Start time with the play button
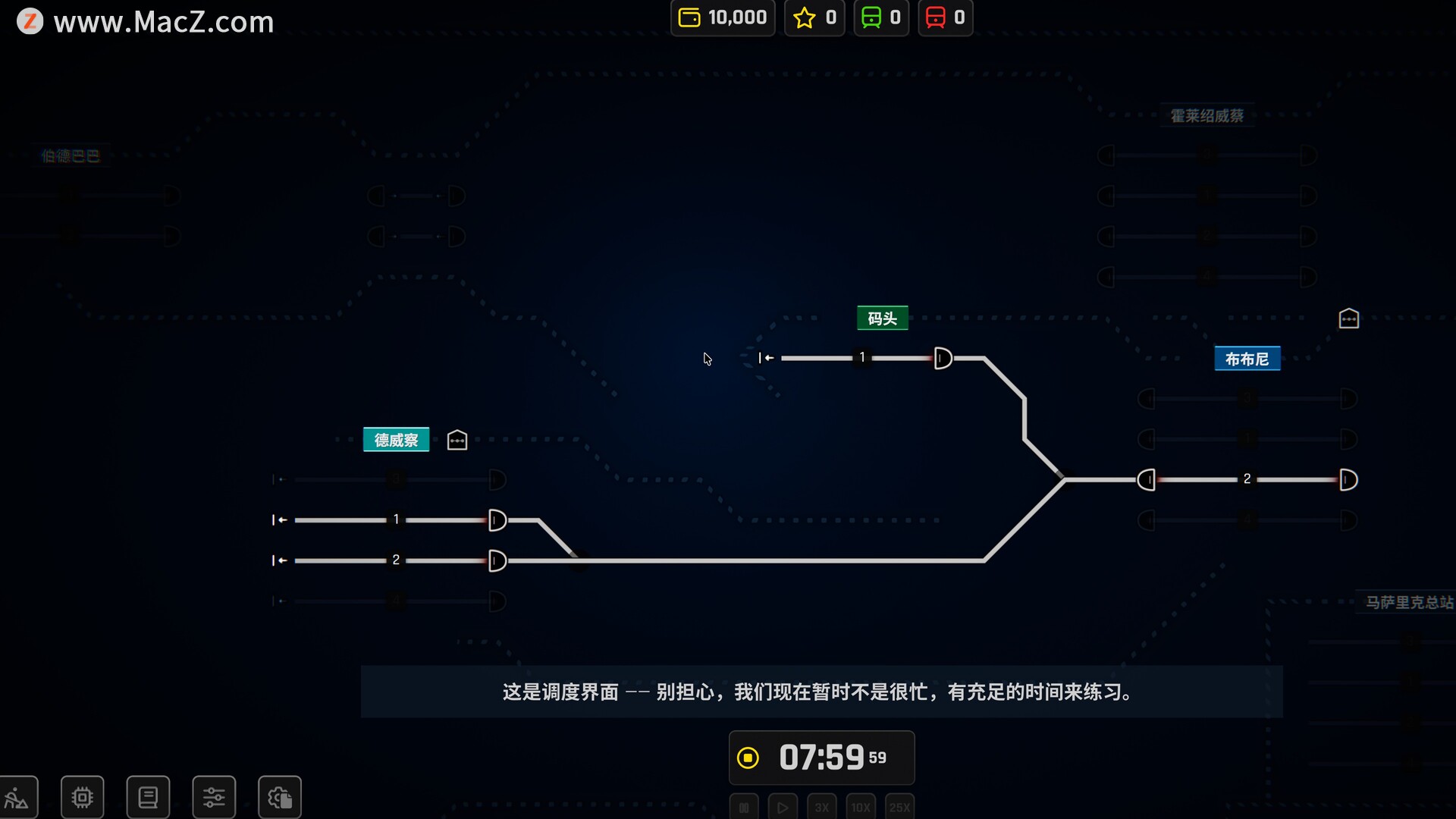1456x819 pixels. point(783,808)
